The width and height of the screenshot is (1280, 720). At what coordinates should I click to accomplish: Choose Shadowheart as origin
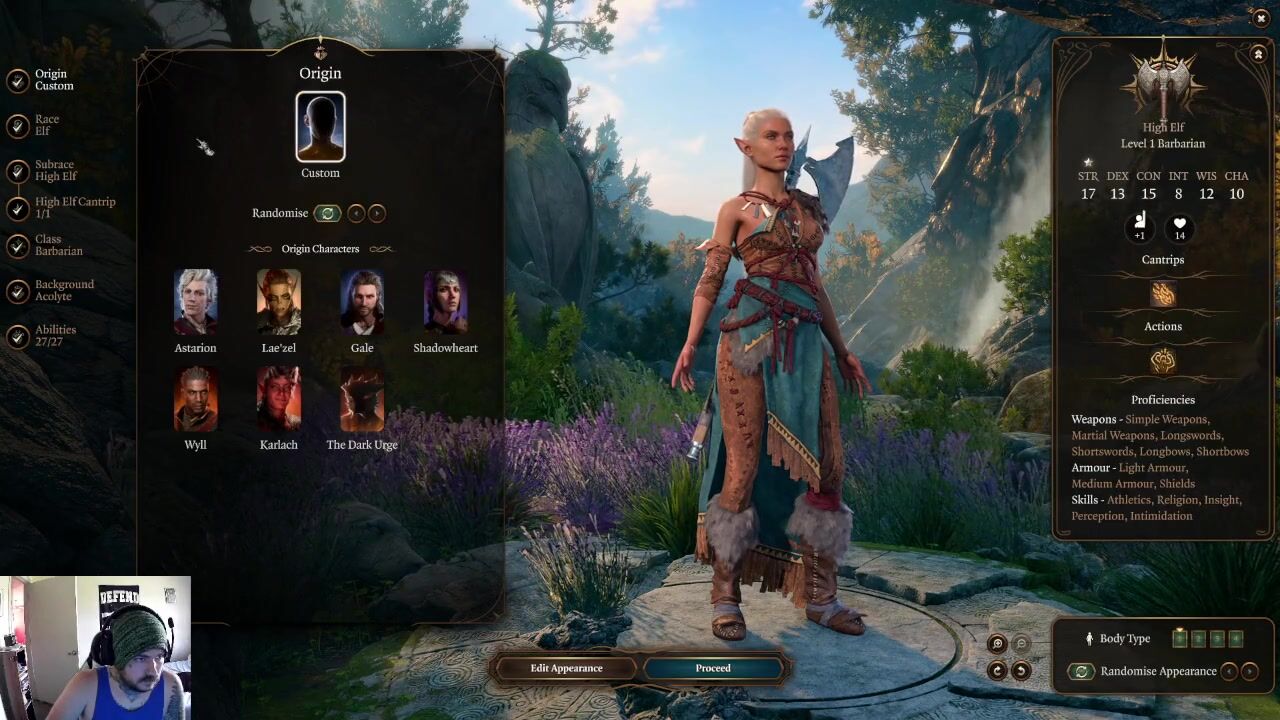coord(445,301)
